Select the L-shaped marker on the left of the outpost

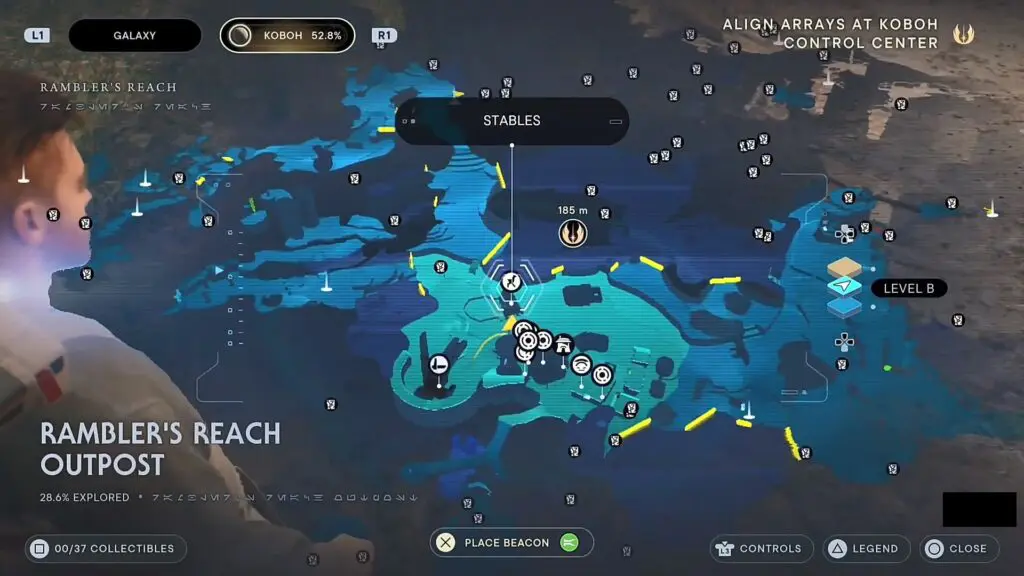pos(438,364)
